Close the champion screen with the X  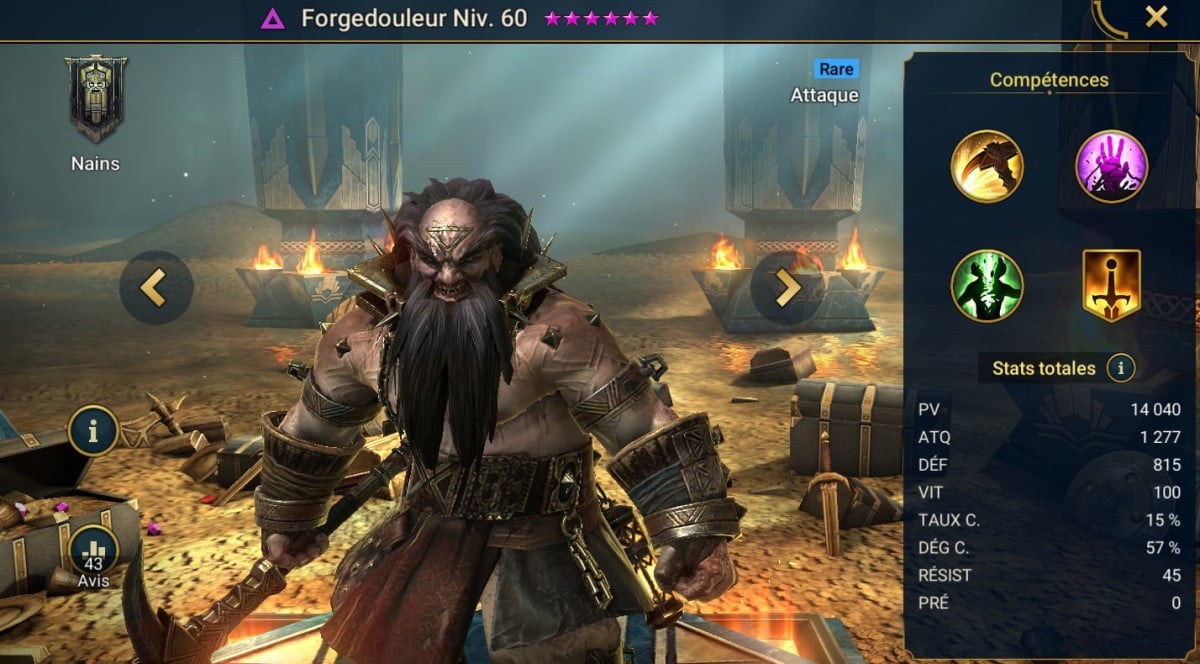coord(1156,17)
